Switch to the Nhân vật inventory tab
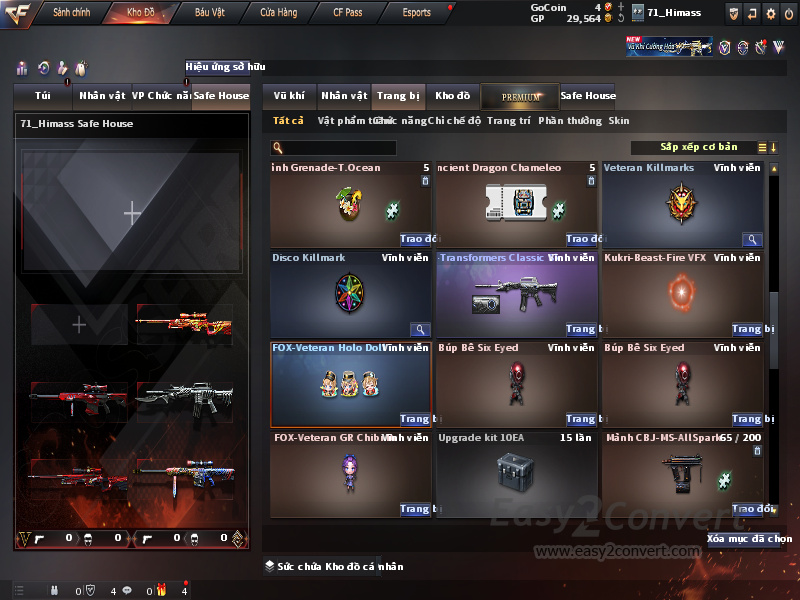Screen dimensions: 800x600 coord(344,96)
